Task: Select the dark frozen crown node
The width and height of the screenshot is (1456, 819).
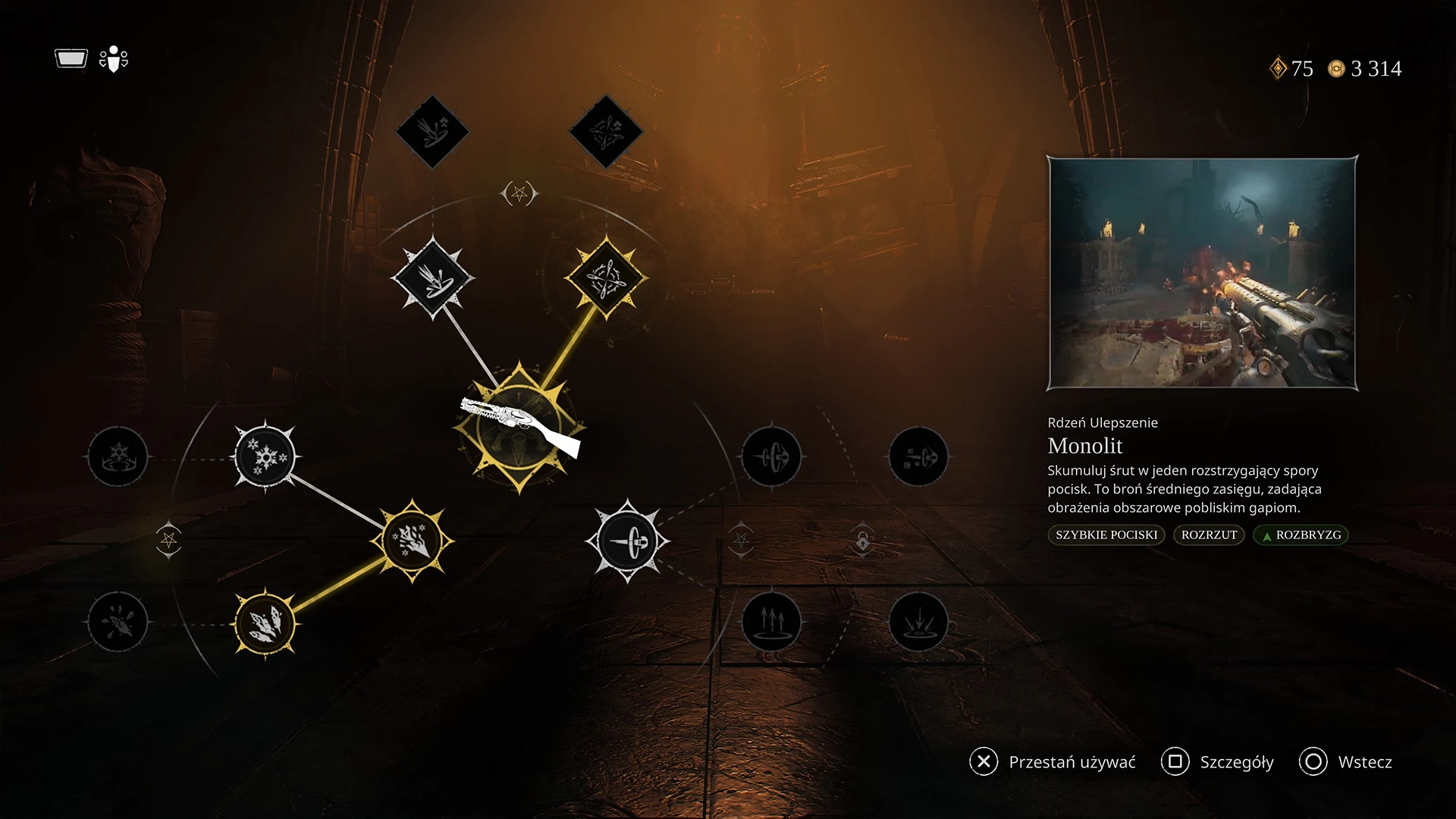Action: (118, 457)
